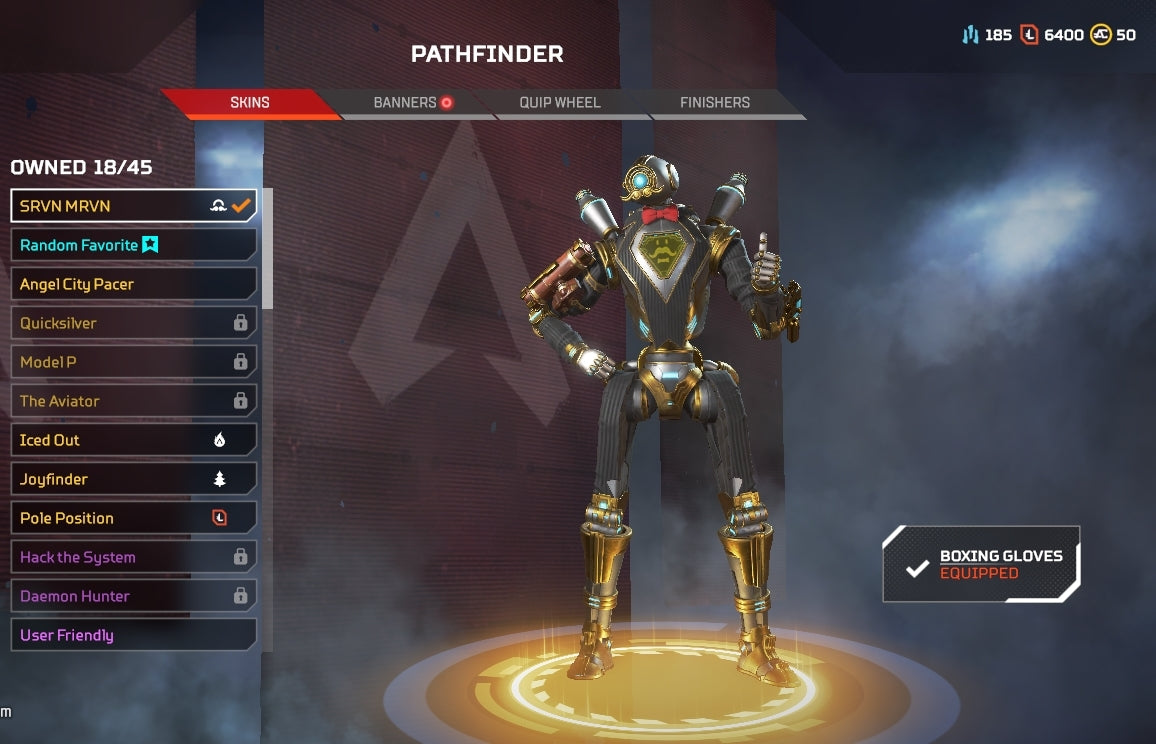
Task: Preview the locked Model P skin
Action: [133, 362]
